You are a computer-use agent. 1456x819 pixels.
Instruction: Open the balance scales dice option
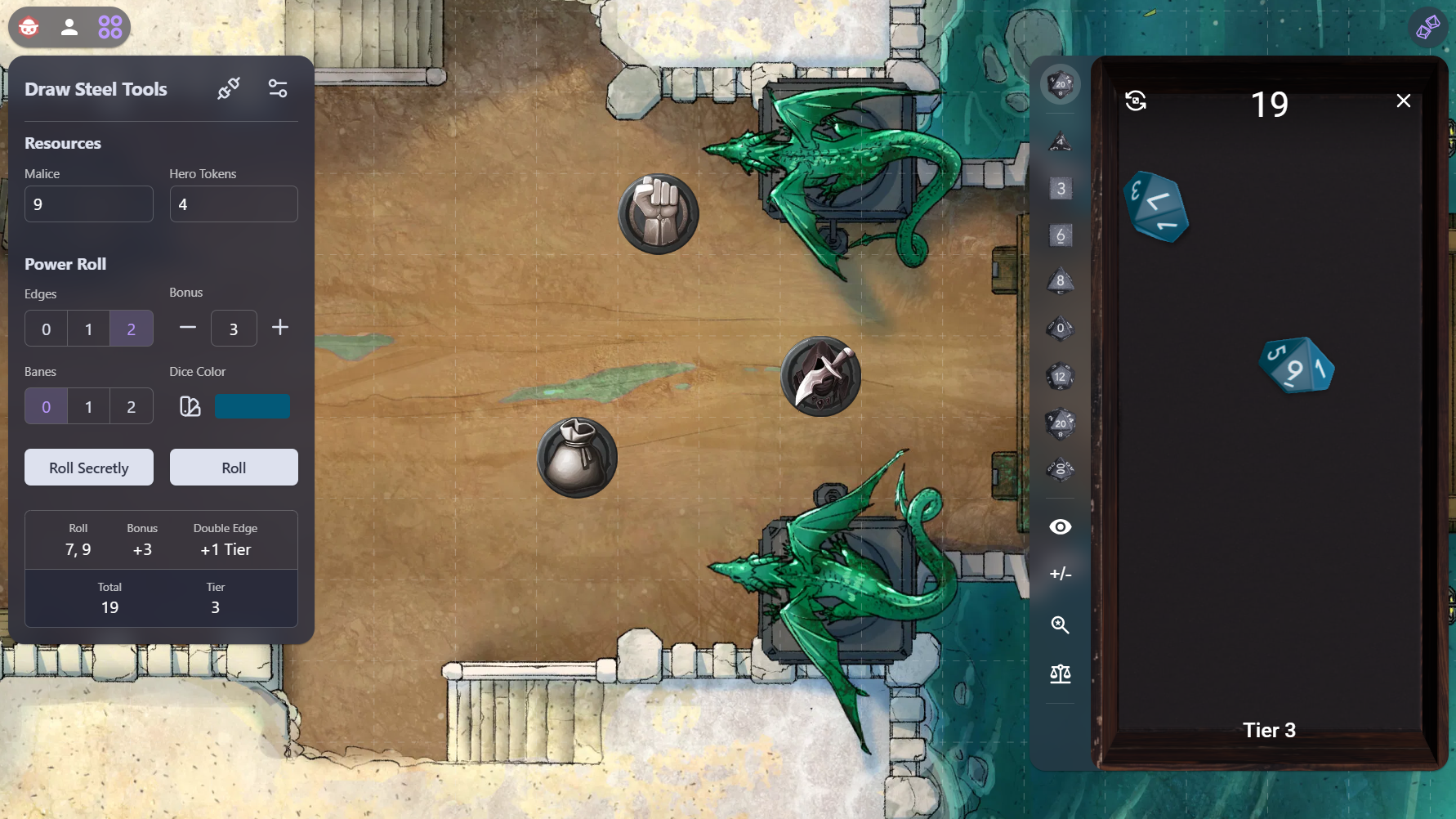(1061, 674)
